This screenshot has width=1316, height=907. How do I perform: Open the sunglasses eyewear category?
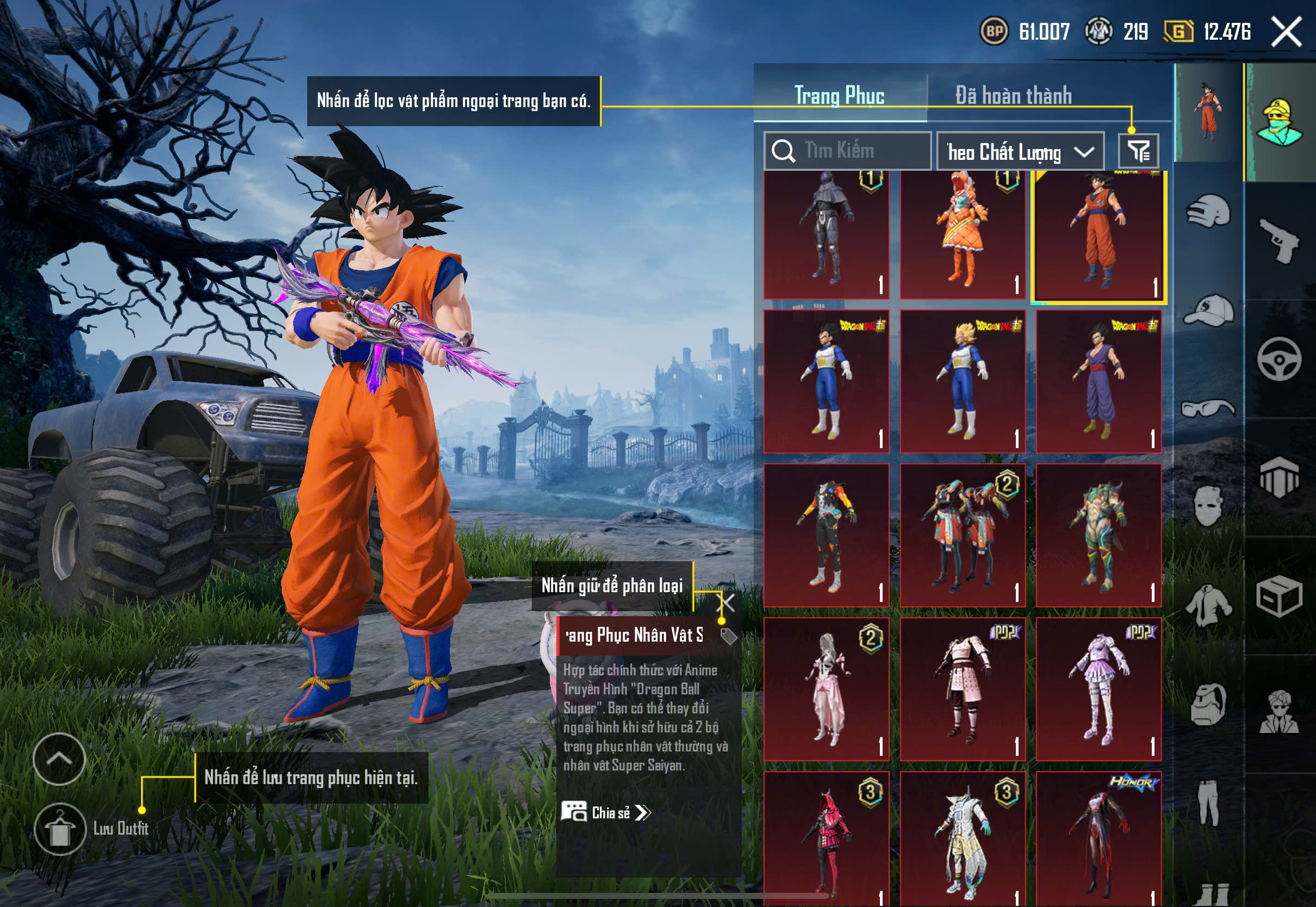1209,408
